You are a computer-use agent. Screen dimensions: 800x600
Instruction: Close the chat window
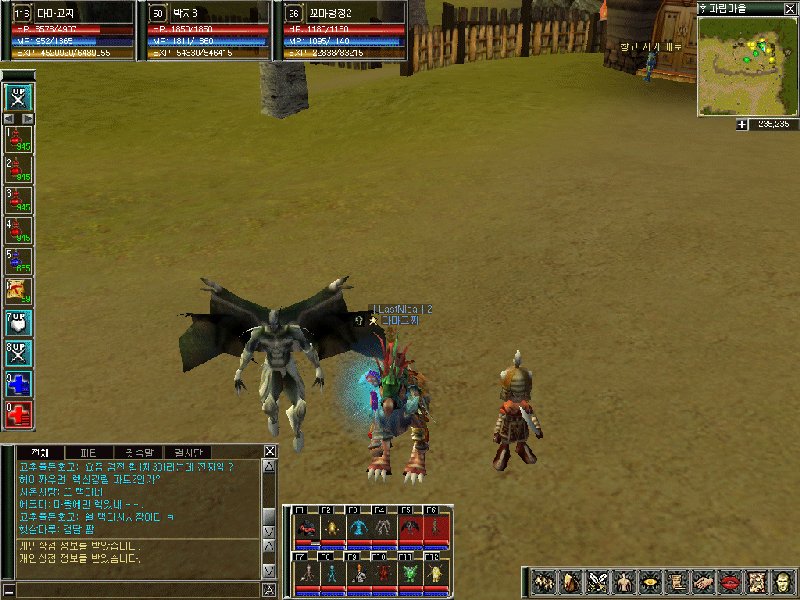click(x=269, y=451)
